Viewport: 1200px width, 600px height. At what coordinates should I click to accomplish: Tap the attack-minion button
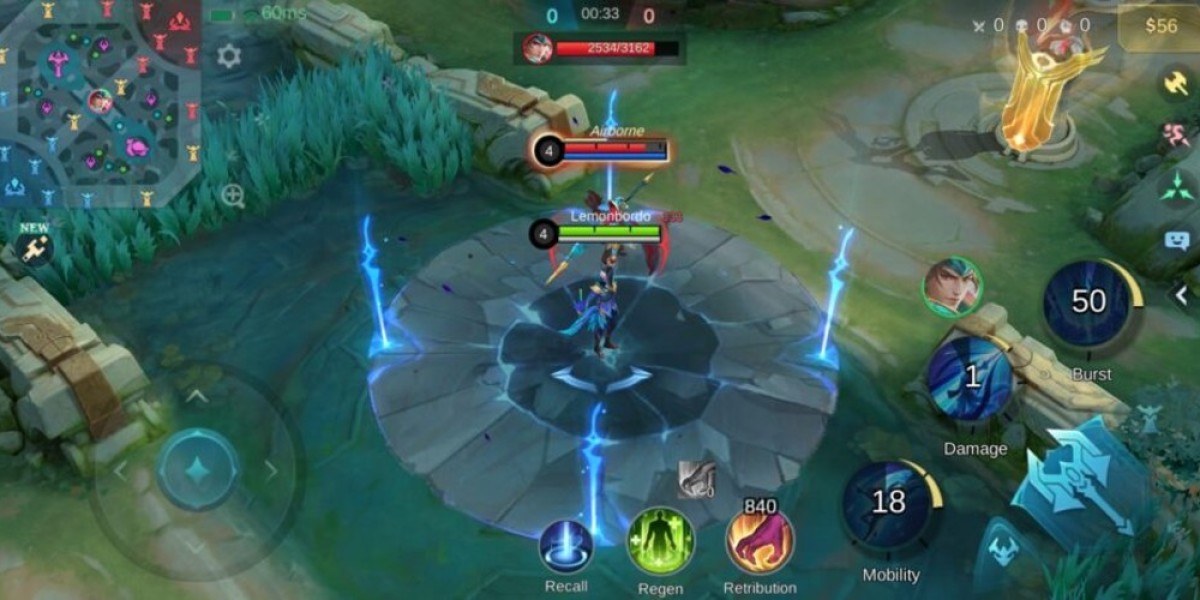pos(1004,551)
